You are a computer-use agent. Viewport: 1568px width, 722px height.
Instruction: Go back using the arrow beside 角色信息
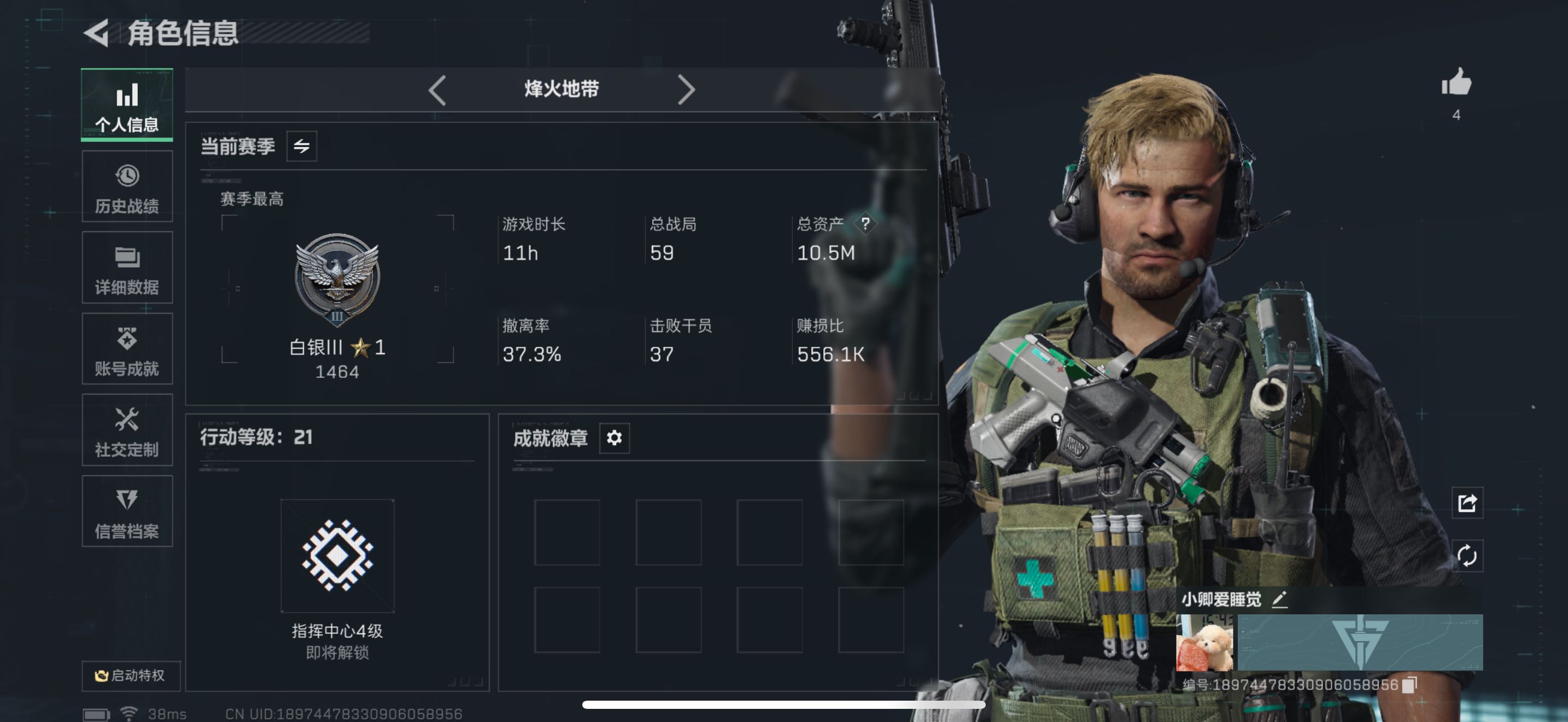[97, 32]
